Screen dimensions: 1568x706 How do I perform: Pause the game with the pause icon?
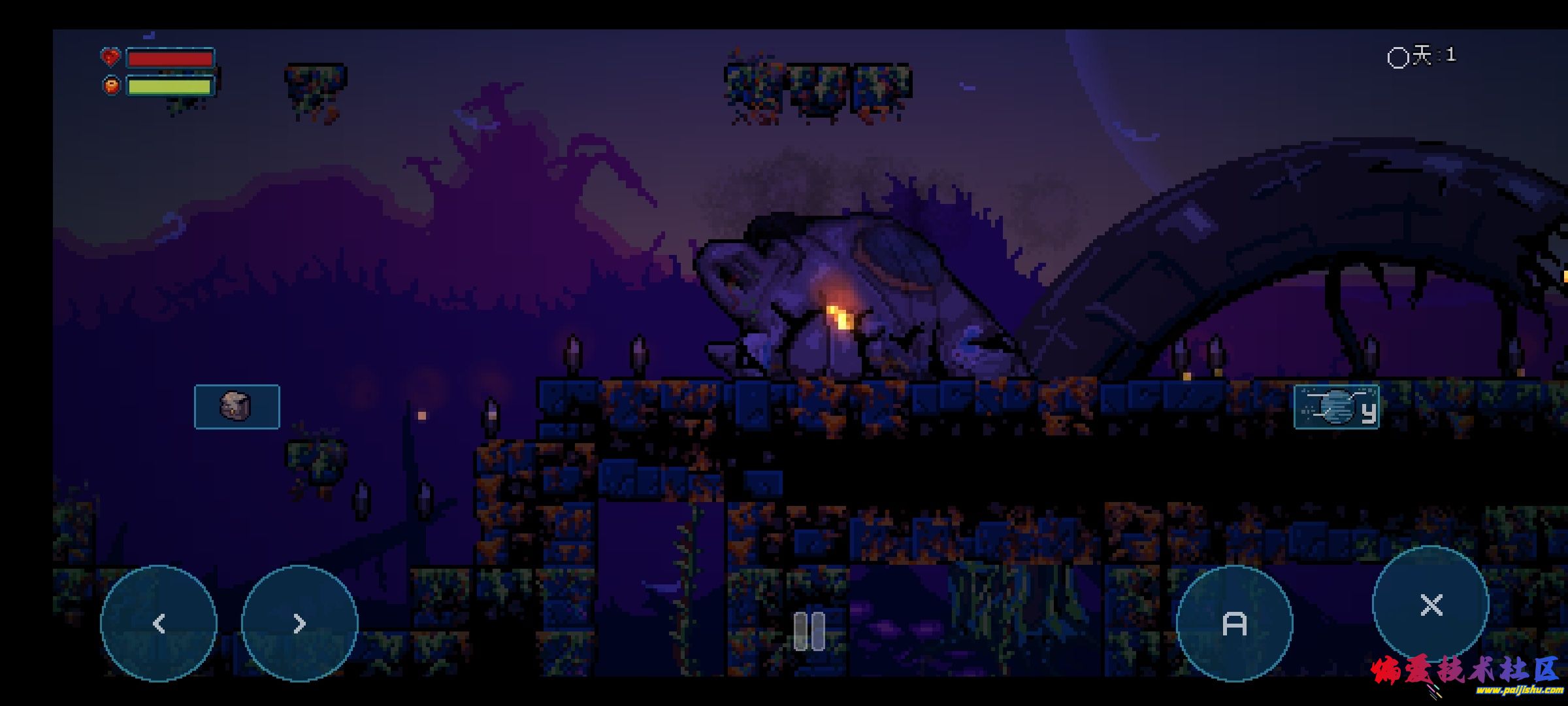[x=809, y=631]
